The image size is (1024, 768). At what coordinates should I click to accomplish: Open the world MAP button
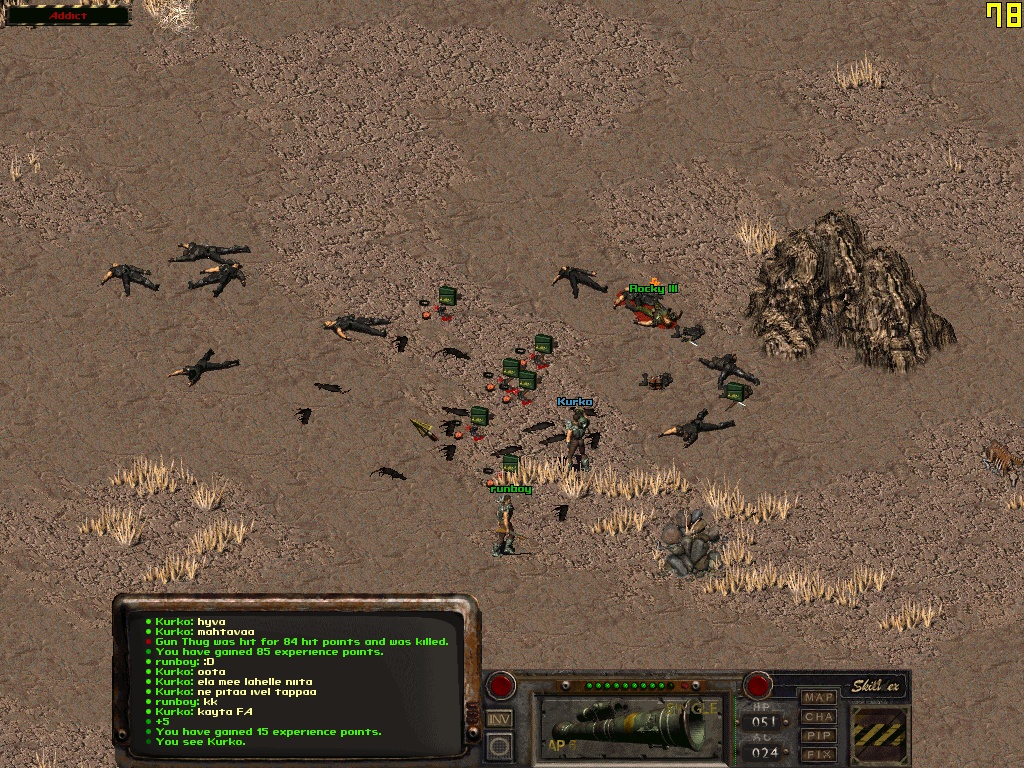point(819,697)
